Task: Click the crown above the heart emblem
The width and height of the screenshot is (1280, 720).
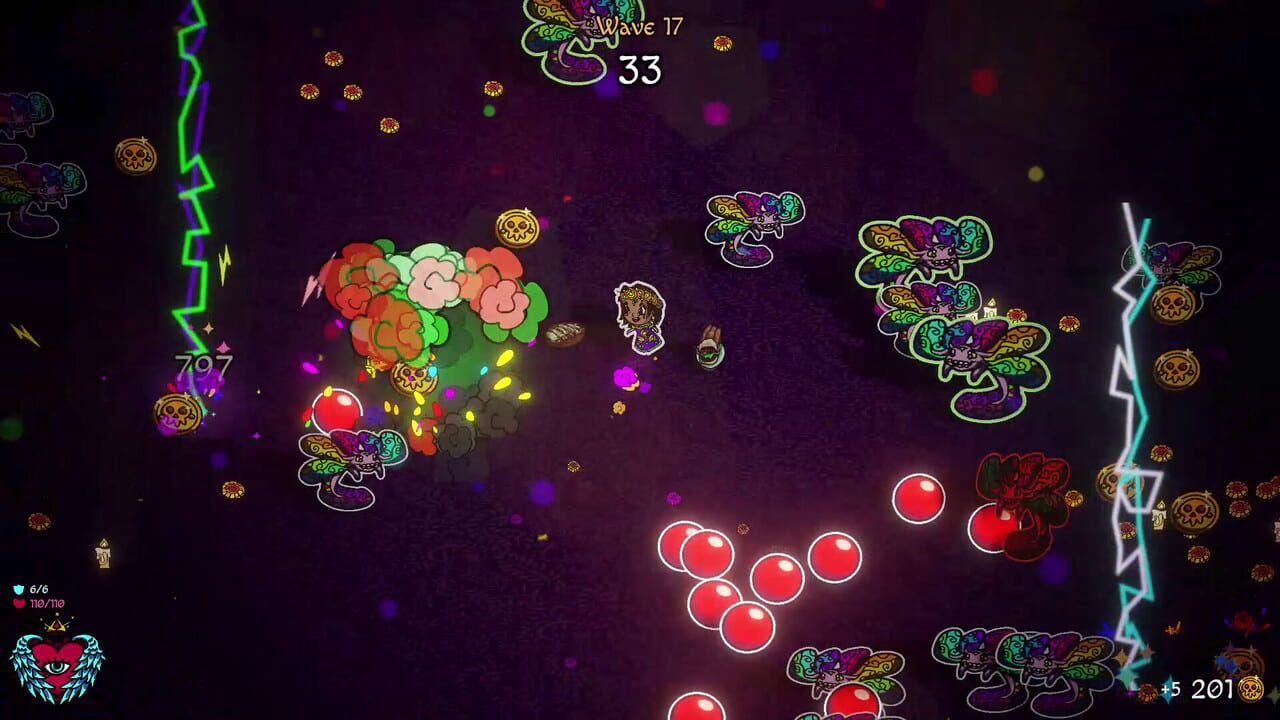Action: (56, 625)
